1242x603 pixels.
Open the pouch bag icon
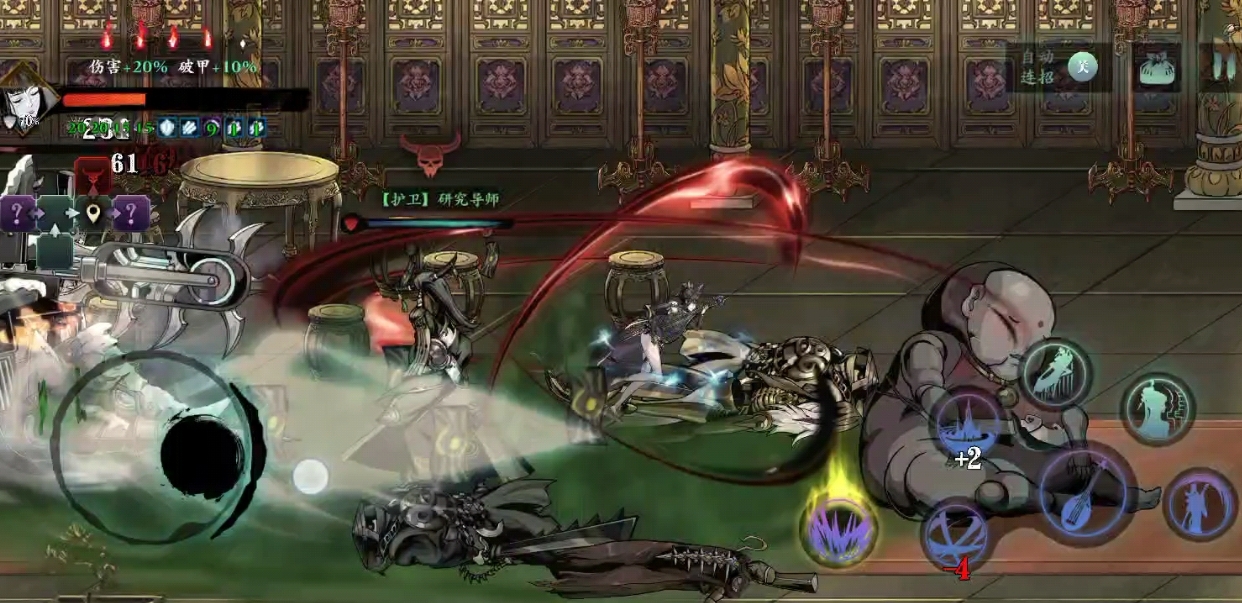1156,68
